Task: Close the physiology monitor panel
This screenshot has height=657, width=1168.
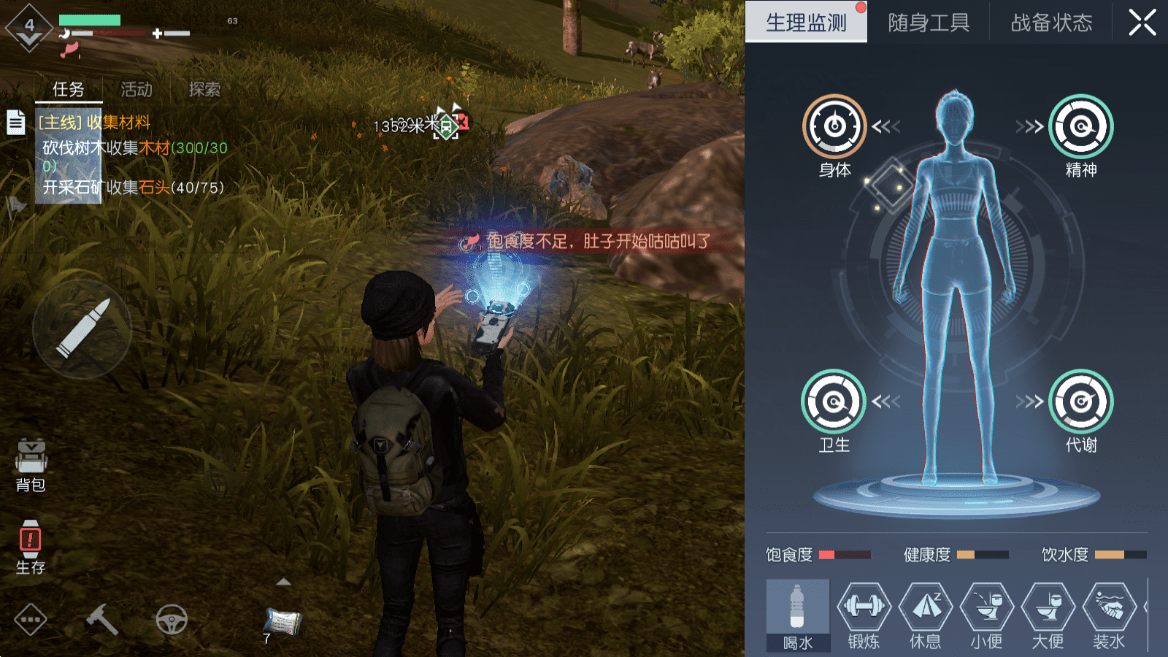Action: [x=1142, y=23]
